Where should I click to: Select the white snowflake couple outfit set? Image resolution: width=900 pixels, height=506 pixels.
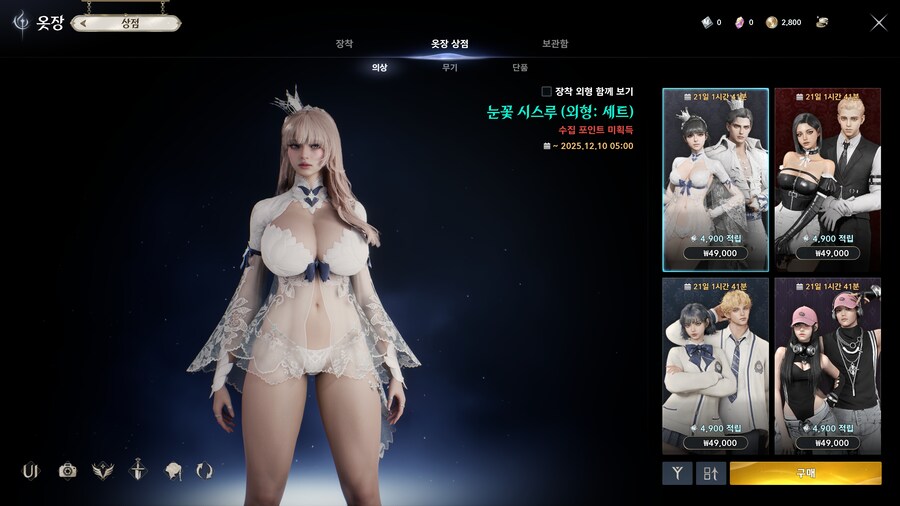pos(715,179)
